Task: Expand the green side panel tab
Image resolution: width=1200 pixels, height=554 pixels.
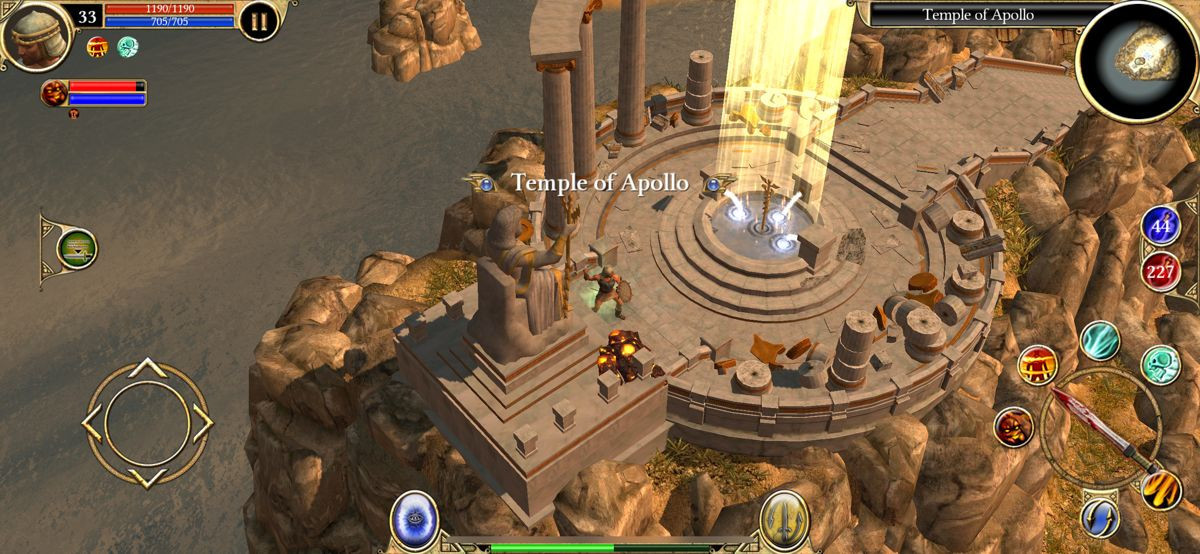Action: 75,249
